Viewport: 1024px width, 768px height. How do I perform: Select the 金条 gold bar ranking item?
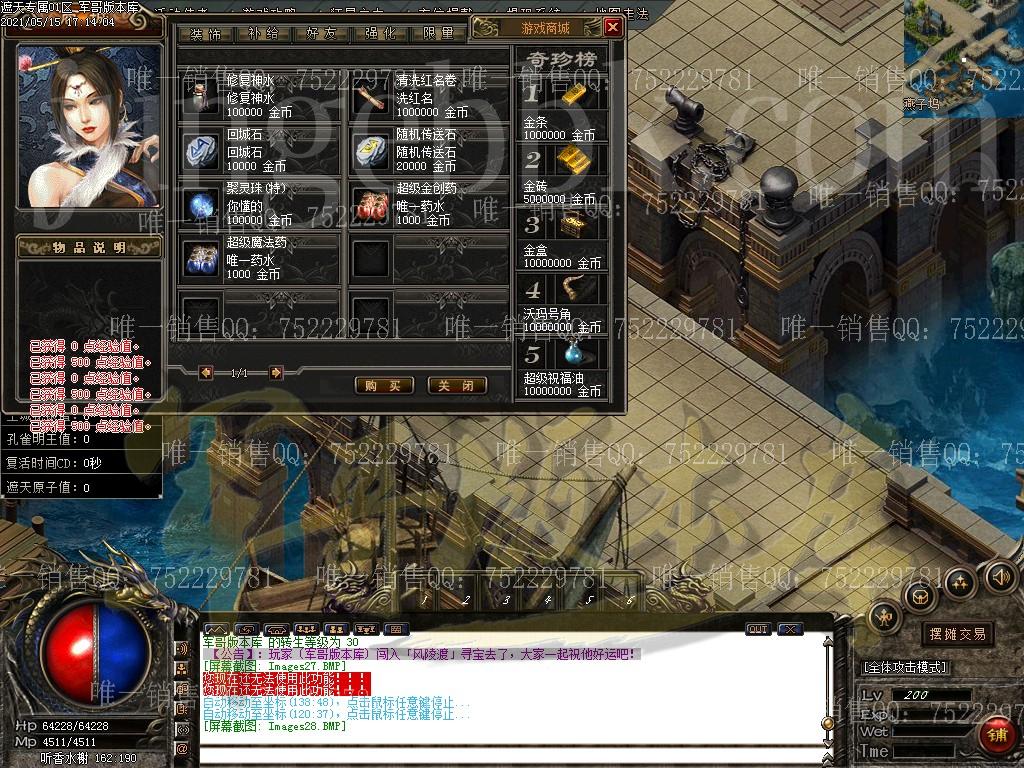coord(574,95)
